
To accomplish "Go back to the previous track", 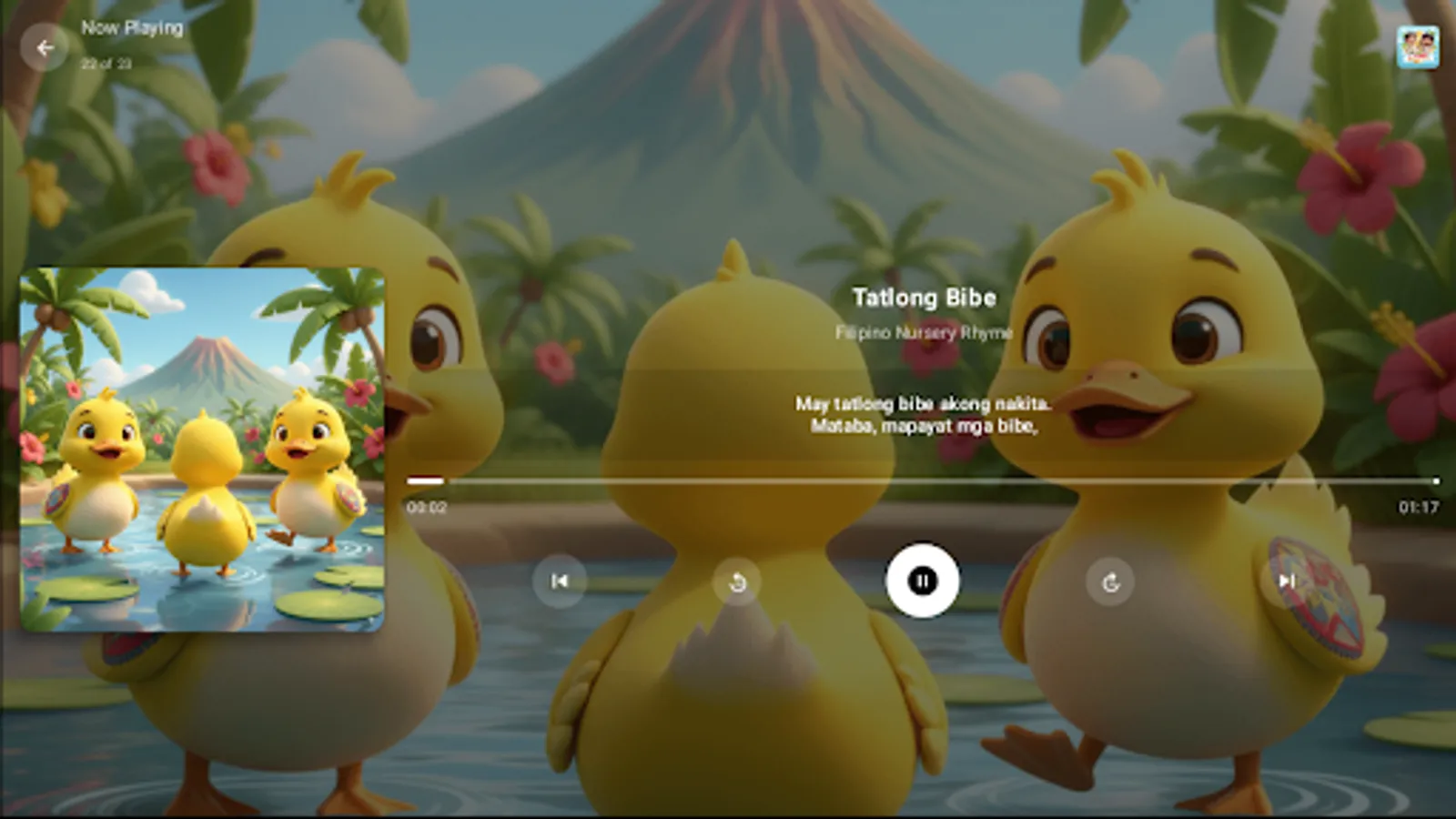I will click(x=561, y=582).
